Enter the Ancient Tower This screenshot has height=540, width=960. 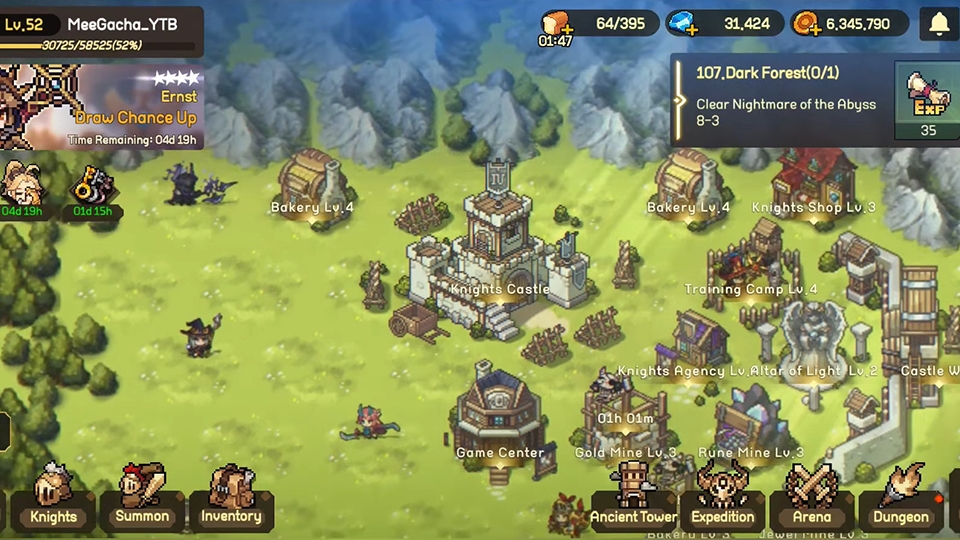click(633, 498)
